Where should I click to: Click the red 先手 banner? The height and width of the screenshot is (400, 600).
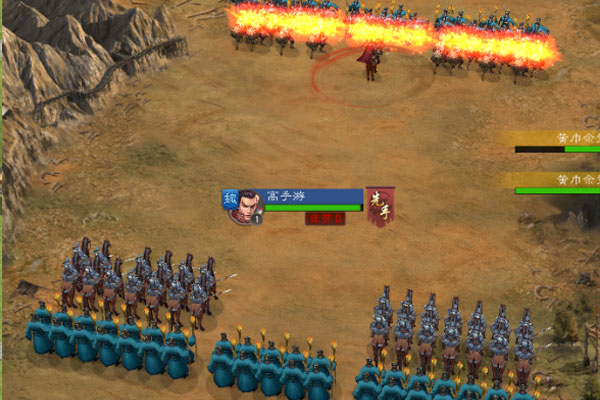(379, 204)
